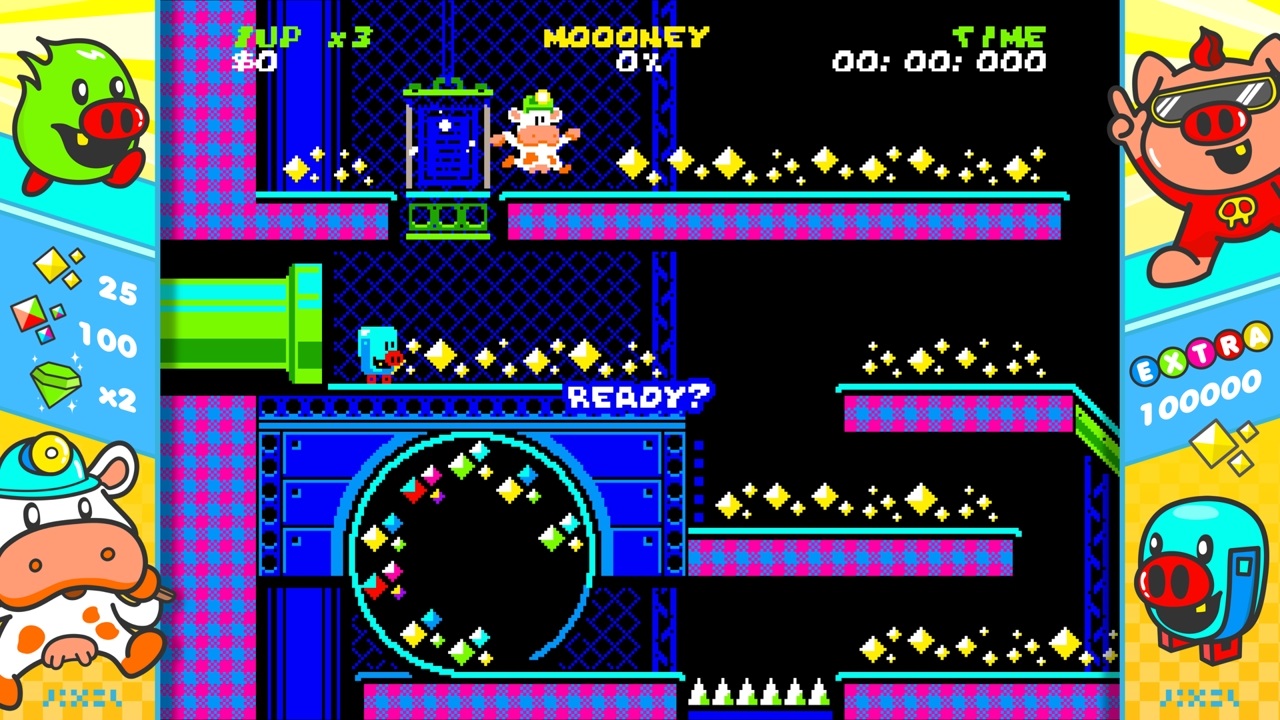The width and height of the screenshot is (1280, 720).
Task: Toggle the green traffic-light panel under the elevator
Action: [x=448, y=218]
